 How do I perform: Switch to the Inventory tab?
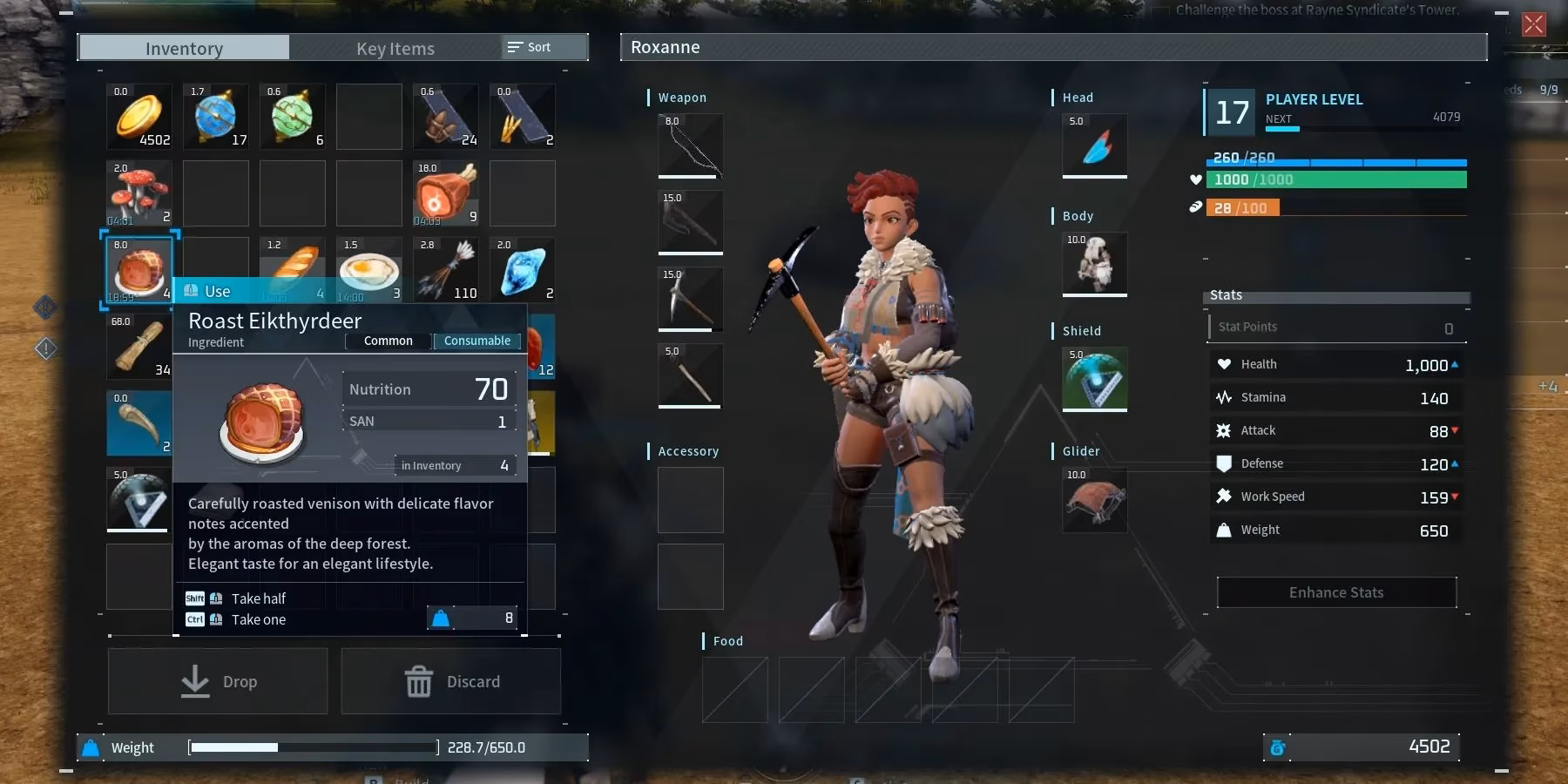(183, 48)
